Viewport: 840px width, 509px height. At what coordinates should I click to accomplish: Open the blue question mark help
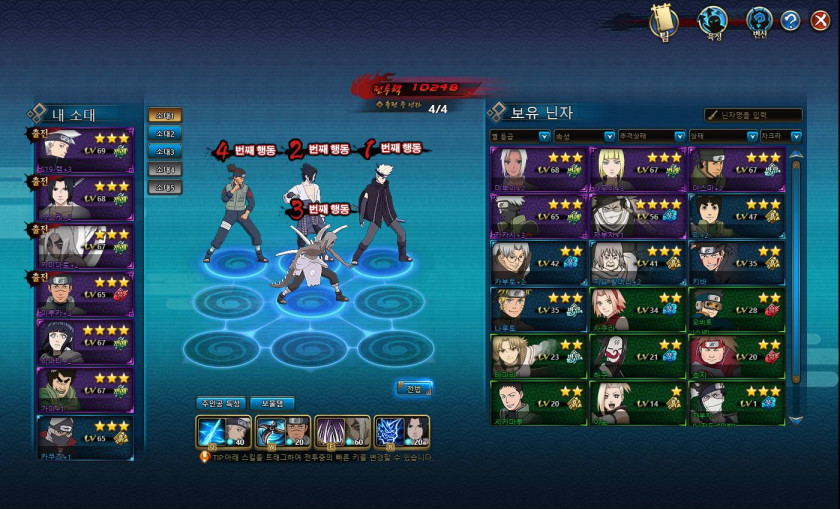791,20
